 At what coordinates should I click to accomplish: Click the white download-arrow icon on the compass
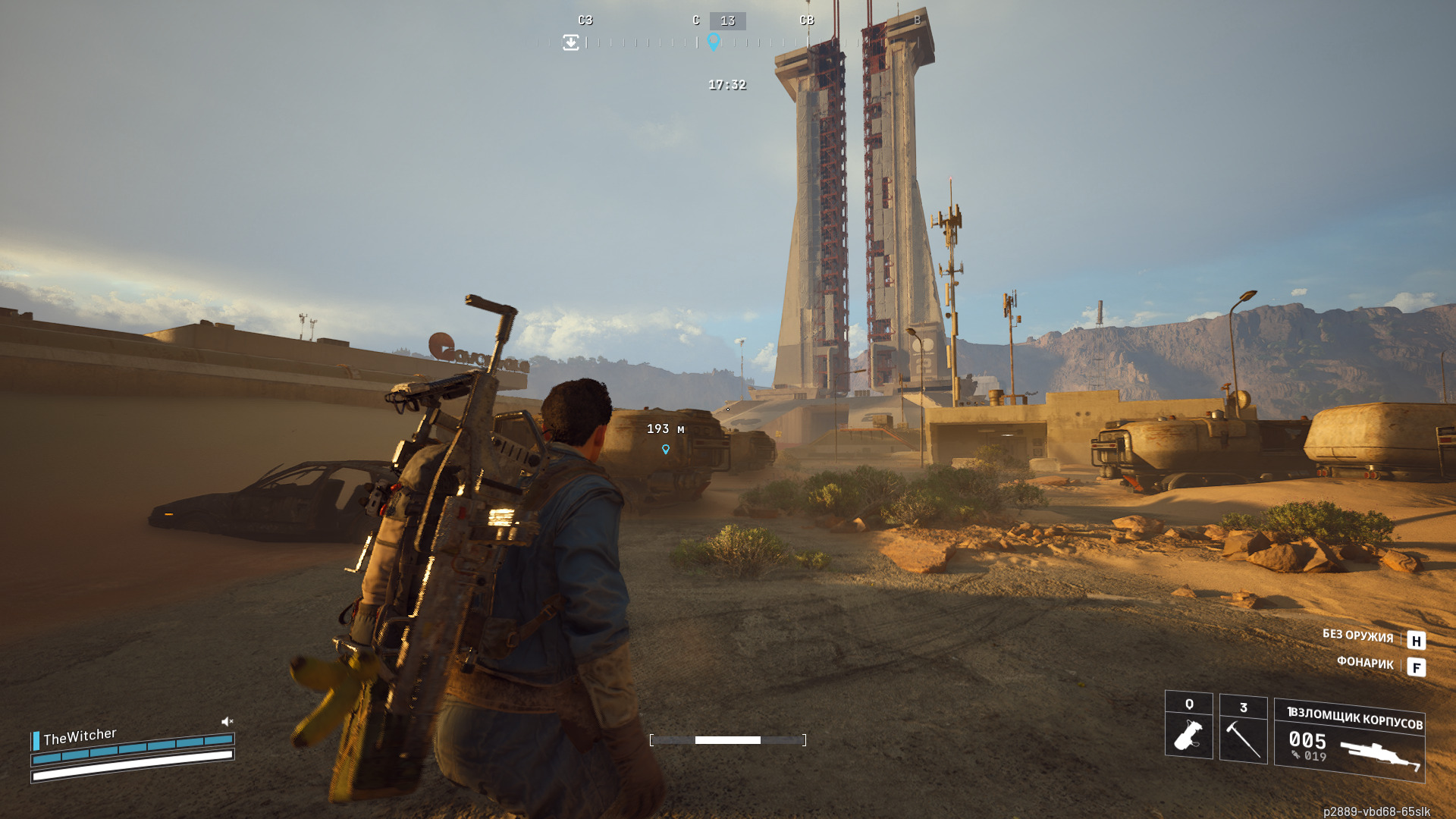[571, 42]
